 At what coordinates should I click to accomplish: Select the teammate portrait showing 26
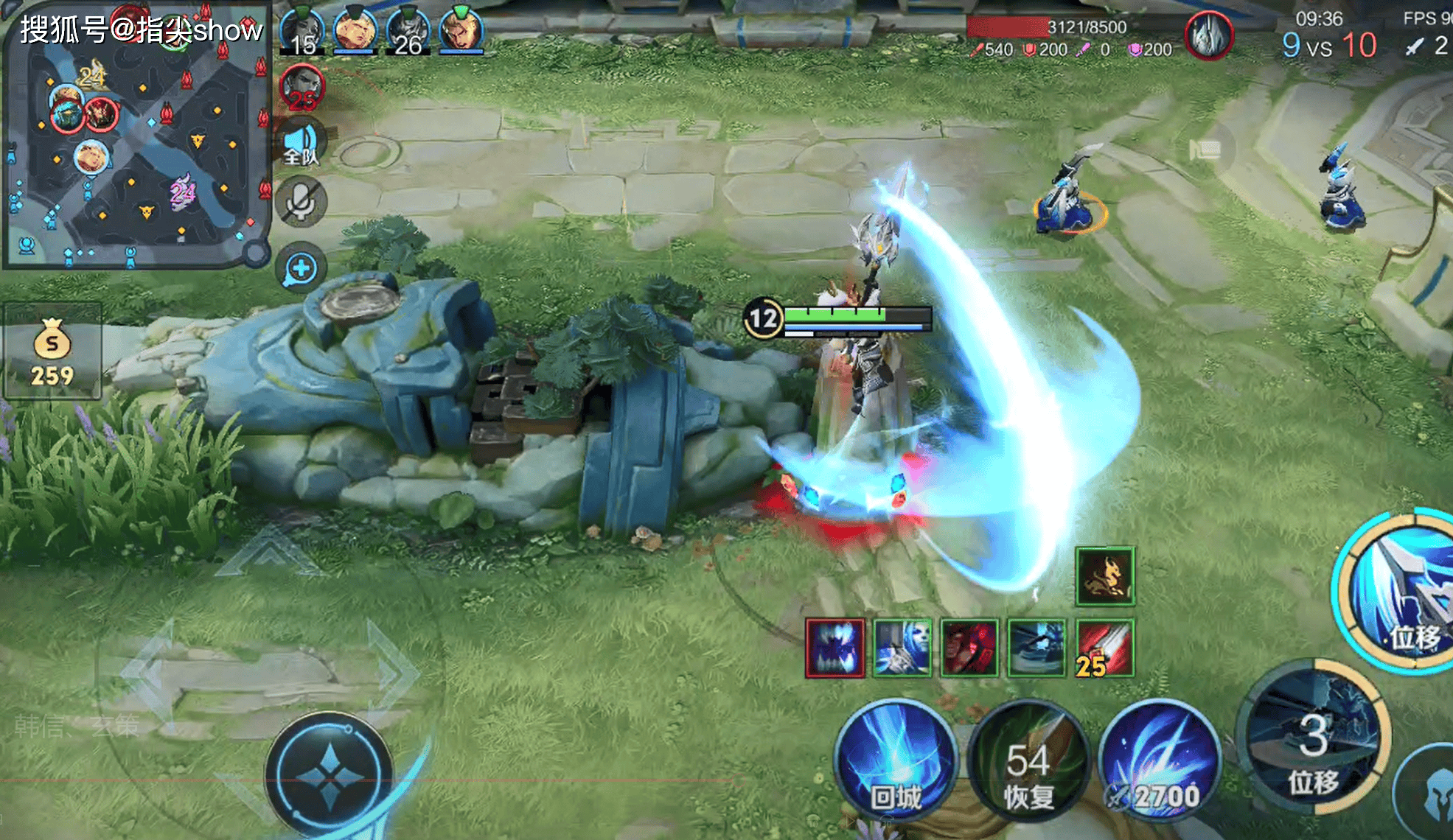click(408, 33)
